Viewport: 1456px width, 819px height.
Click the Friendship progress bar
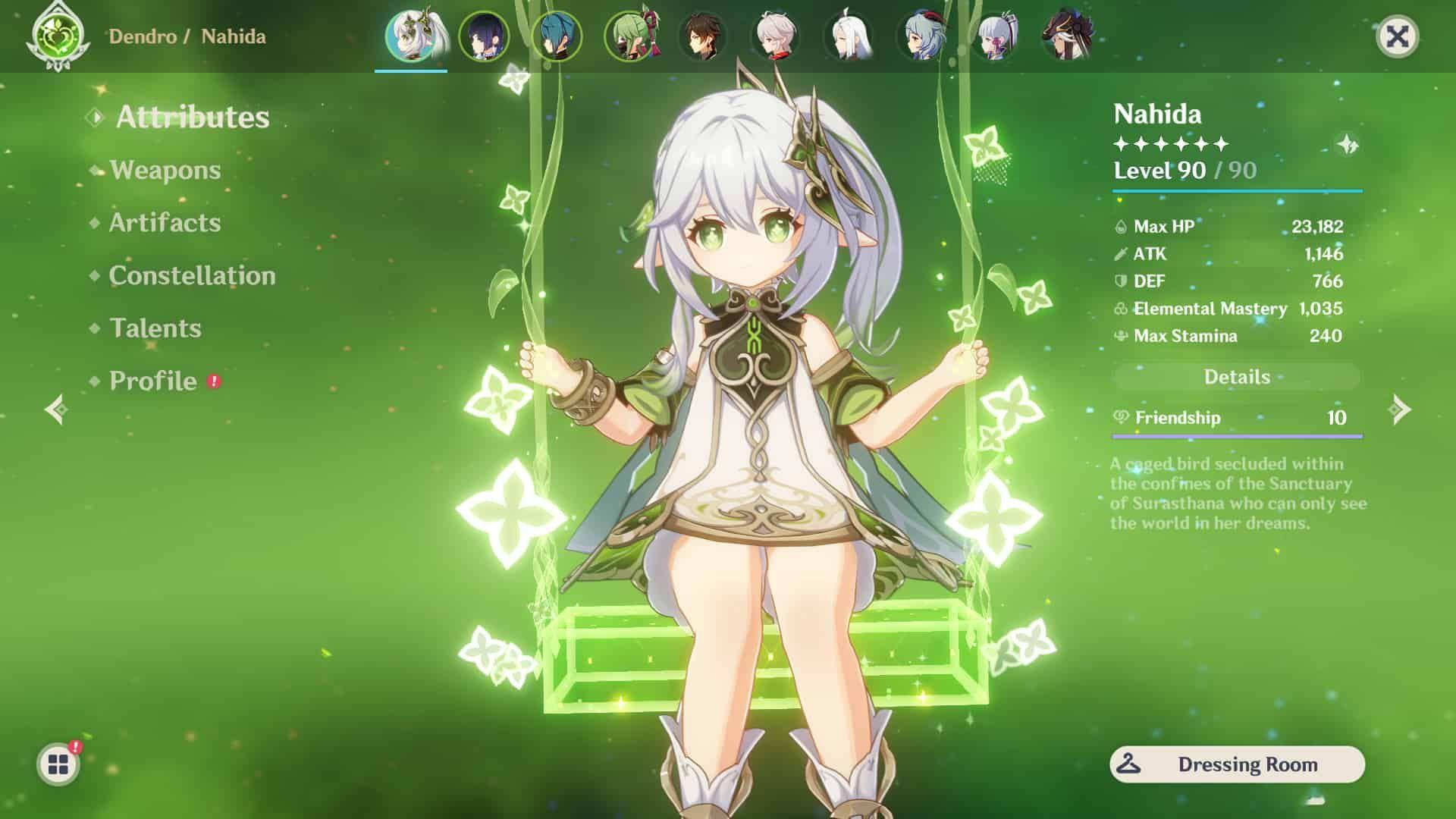coord(1237,436)
